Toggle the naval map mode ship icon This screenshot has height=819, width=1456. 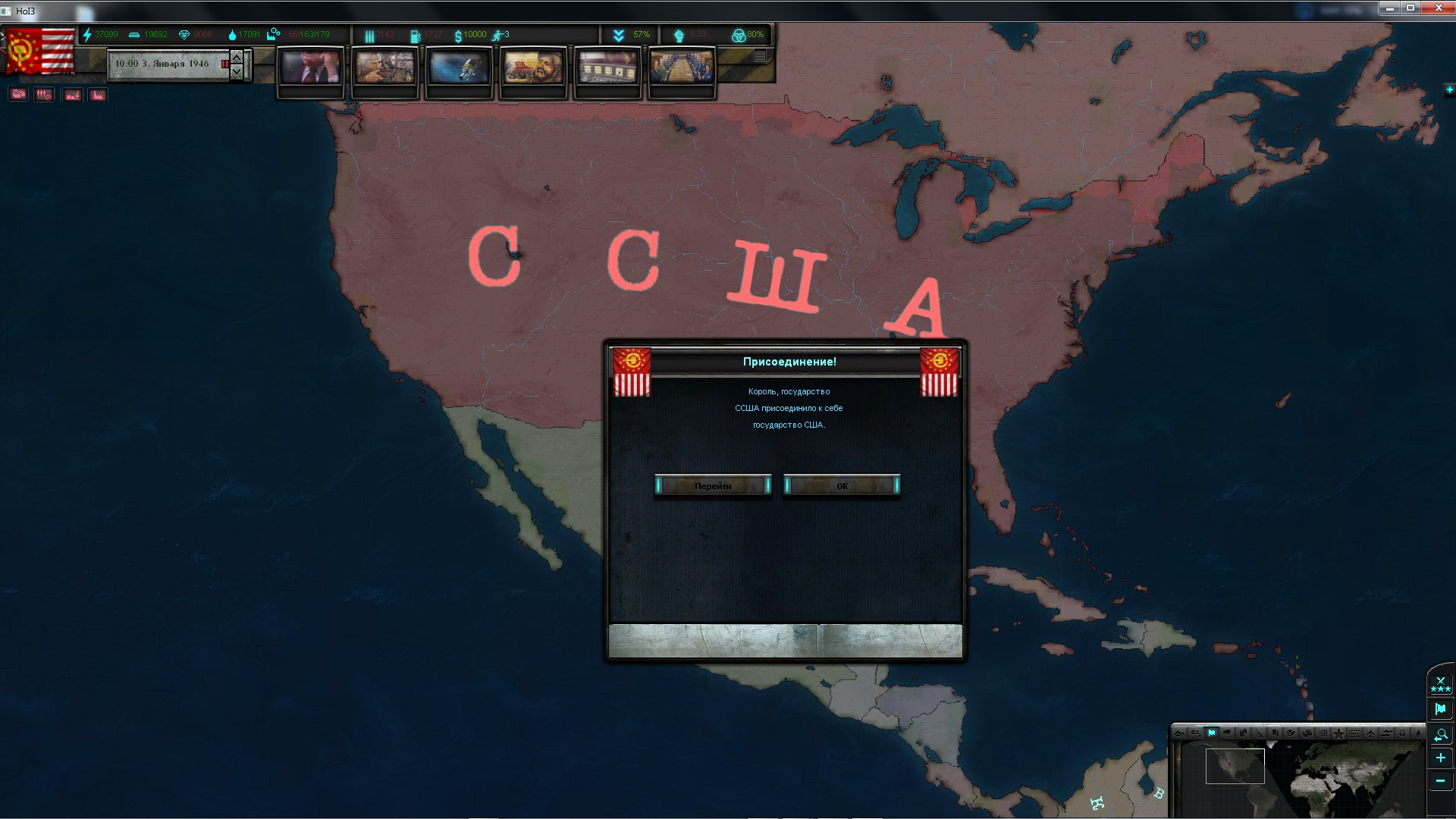tap(1386, 734)
